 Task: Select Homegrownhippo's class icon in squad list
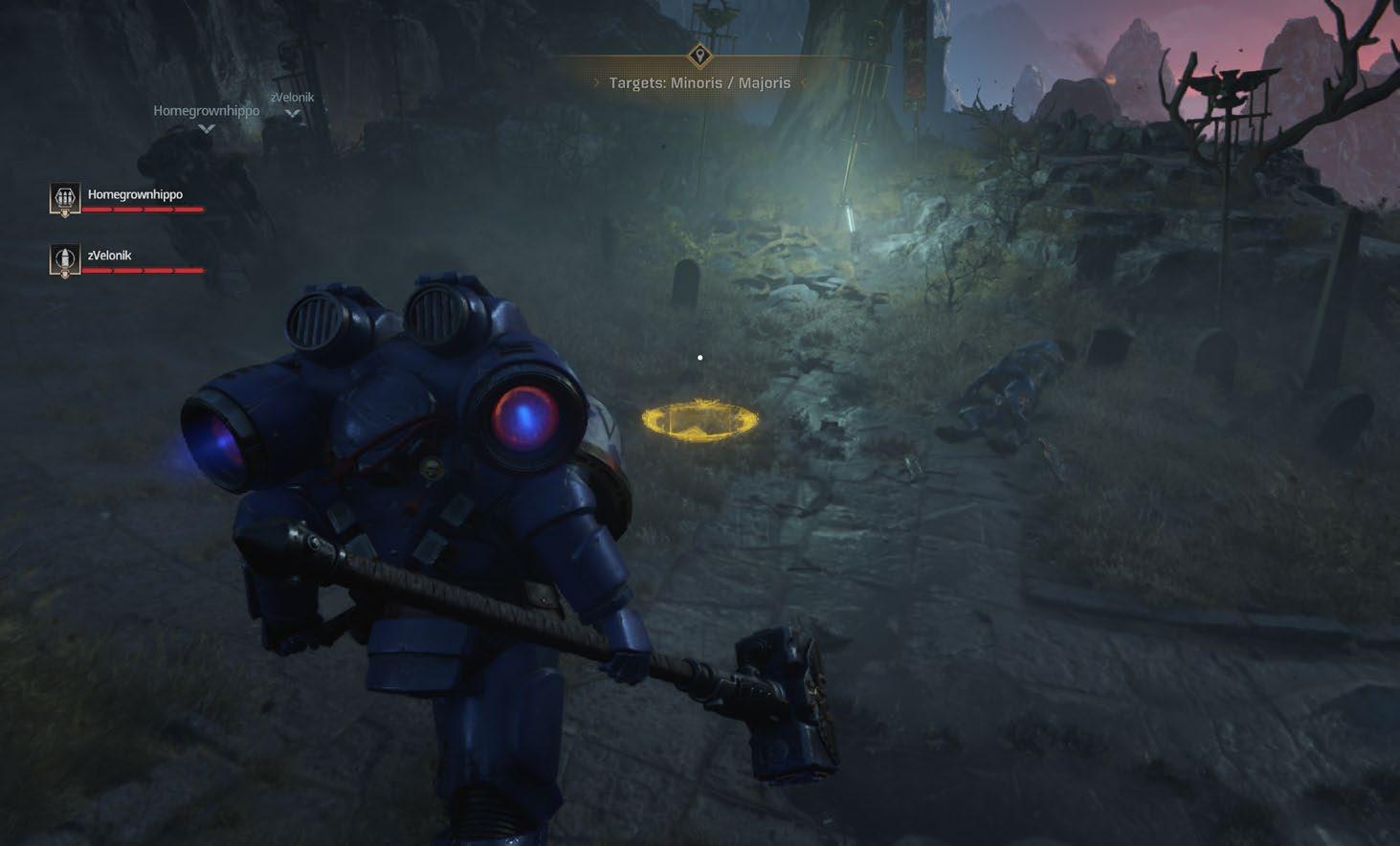coord(65,198)
